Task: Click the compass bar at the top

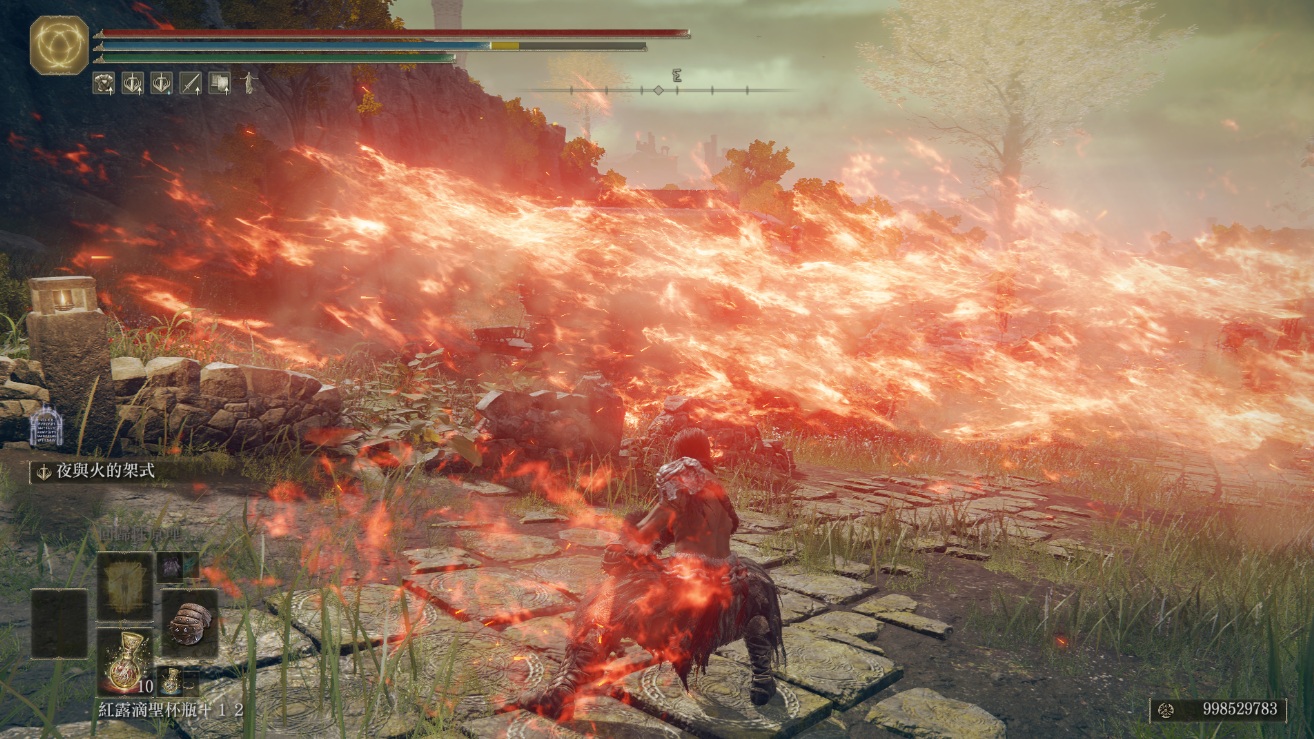Action: pyautogui.click(x=659, y=90)
